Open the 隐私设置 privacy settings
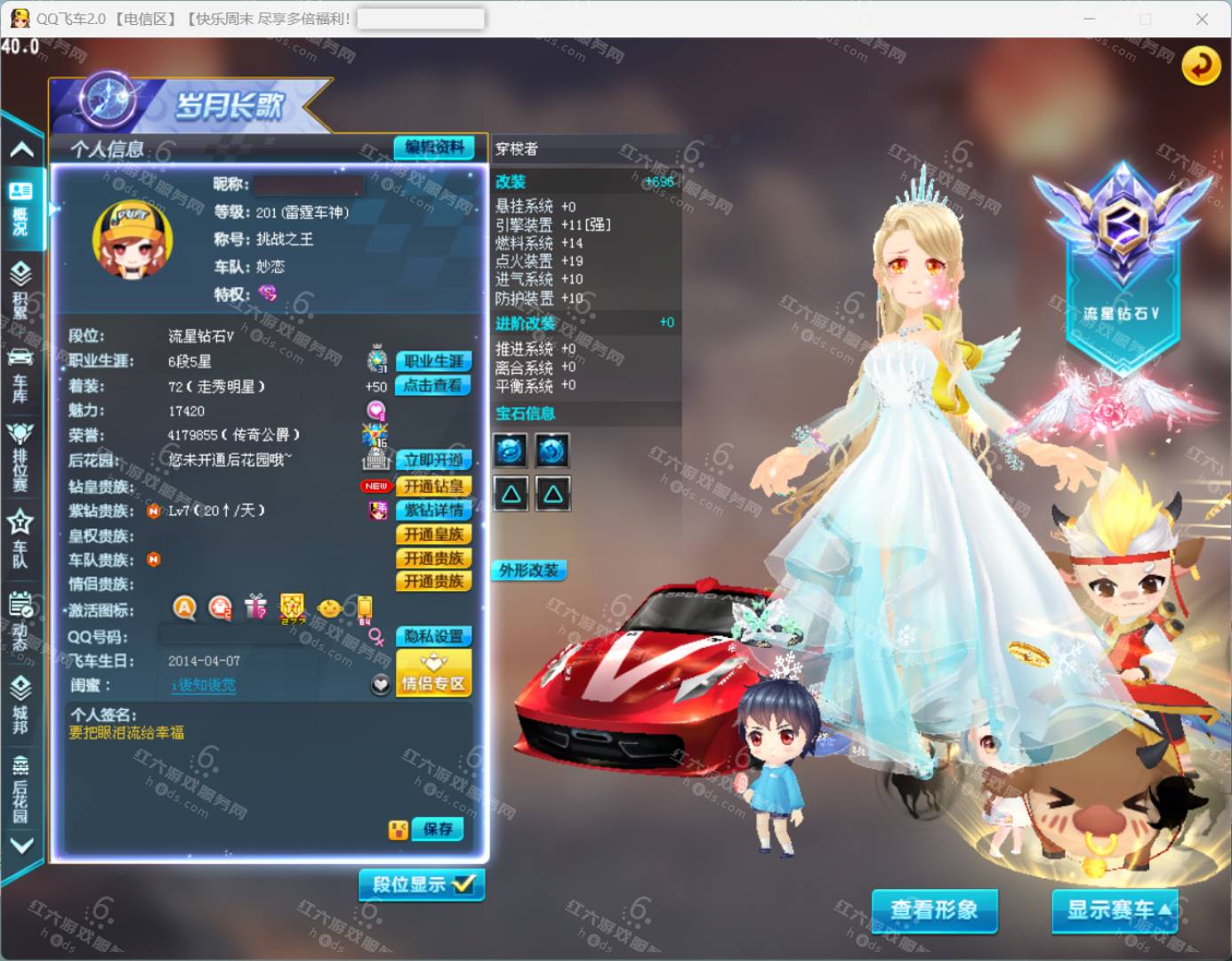This screenshot has width=1232, height=961. point(433,636)
